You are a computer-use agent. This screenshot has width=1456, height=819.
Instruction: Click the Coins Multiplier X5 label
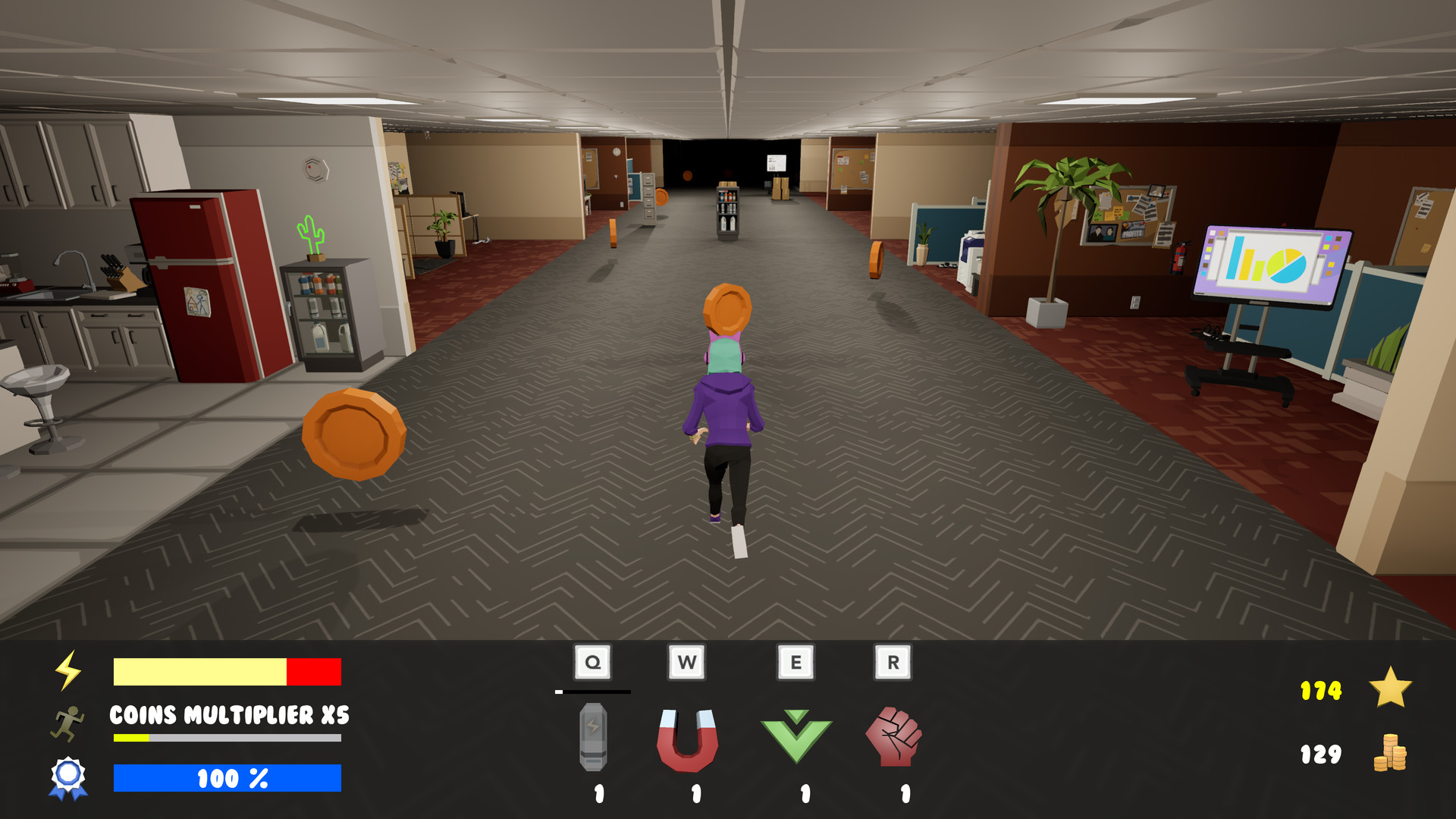227,714
